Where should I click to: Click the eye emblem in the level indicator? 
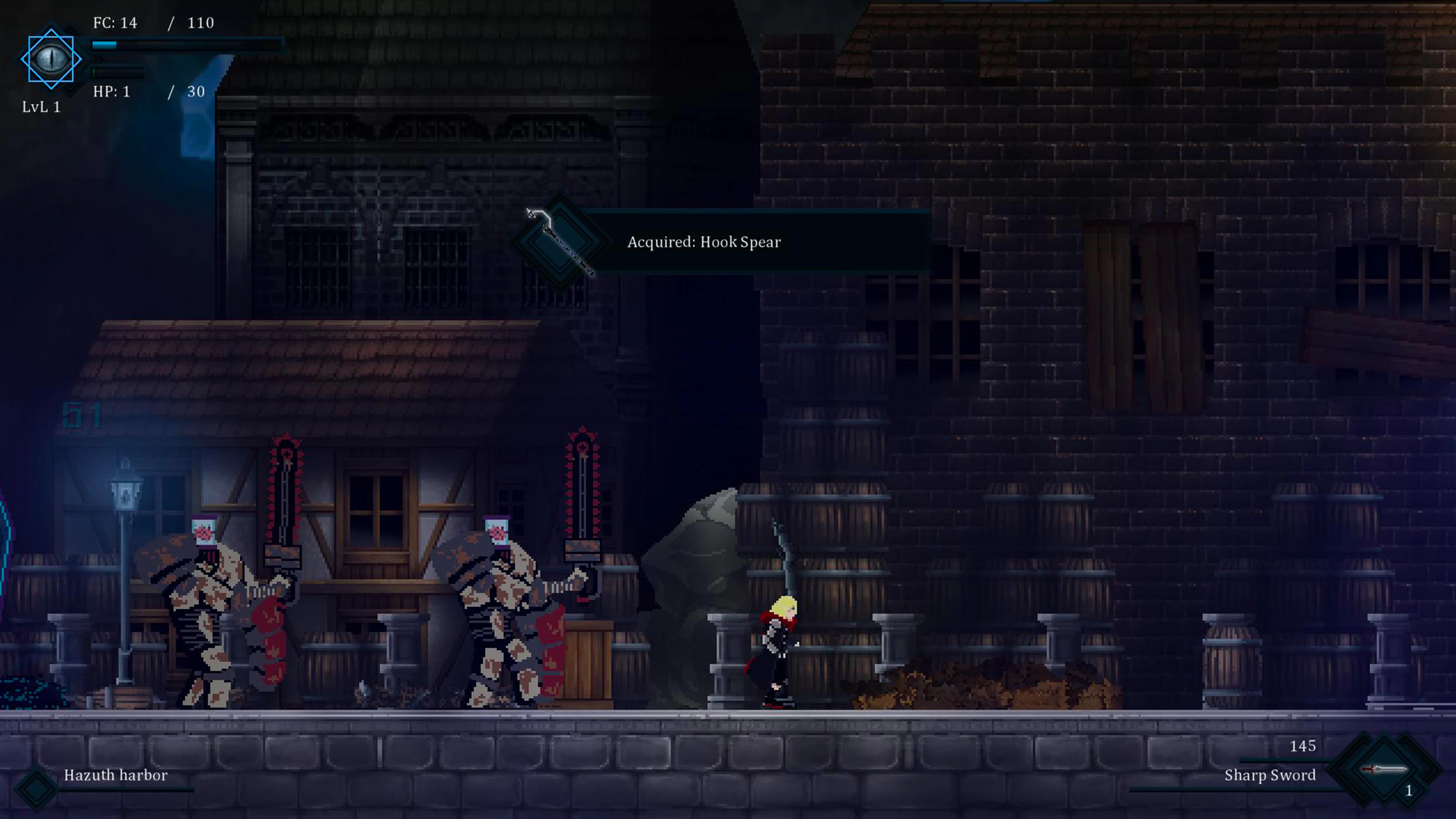pos(52,59)
